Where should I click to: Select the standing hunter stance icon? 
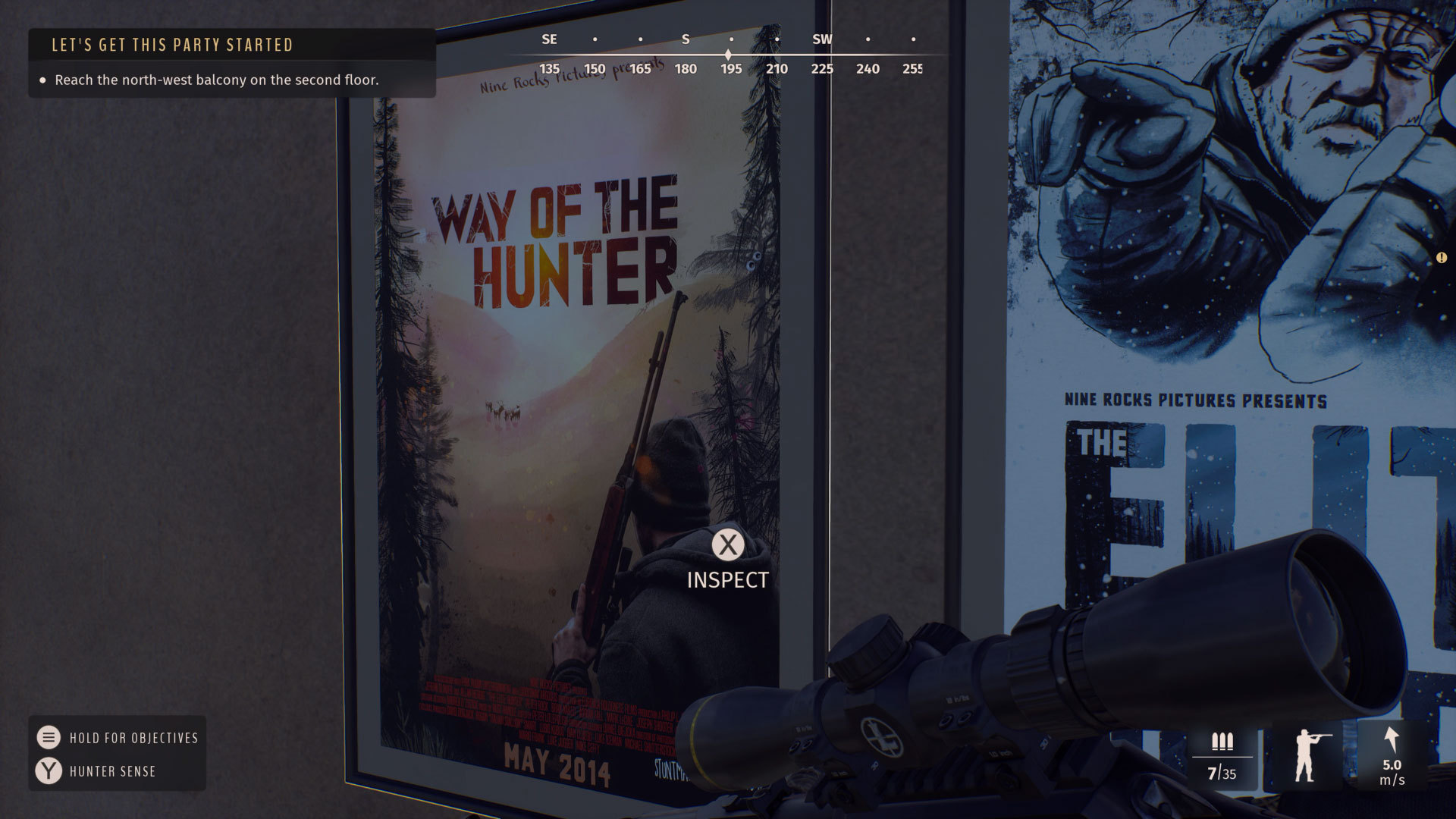(x=1307, y=755)
